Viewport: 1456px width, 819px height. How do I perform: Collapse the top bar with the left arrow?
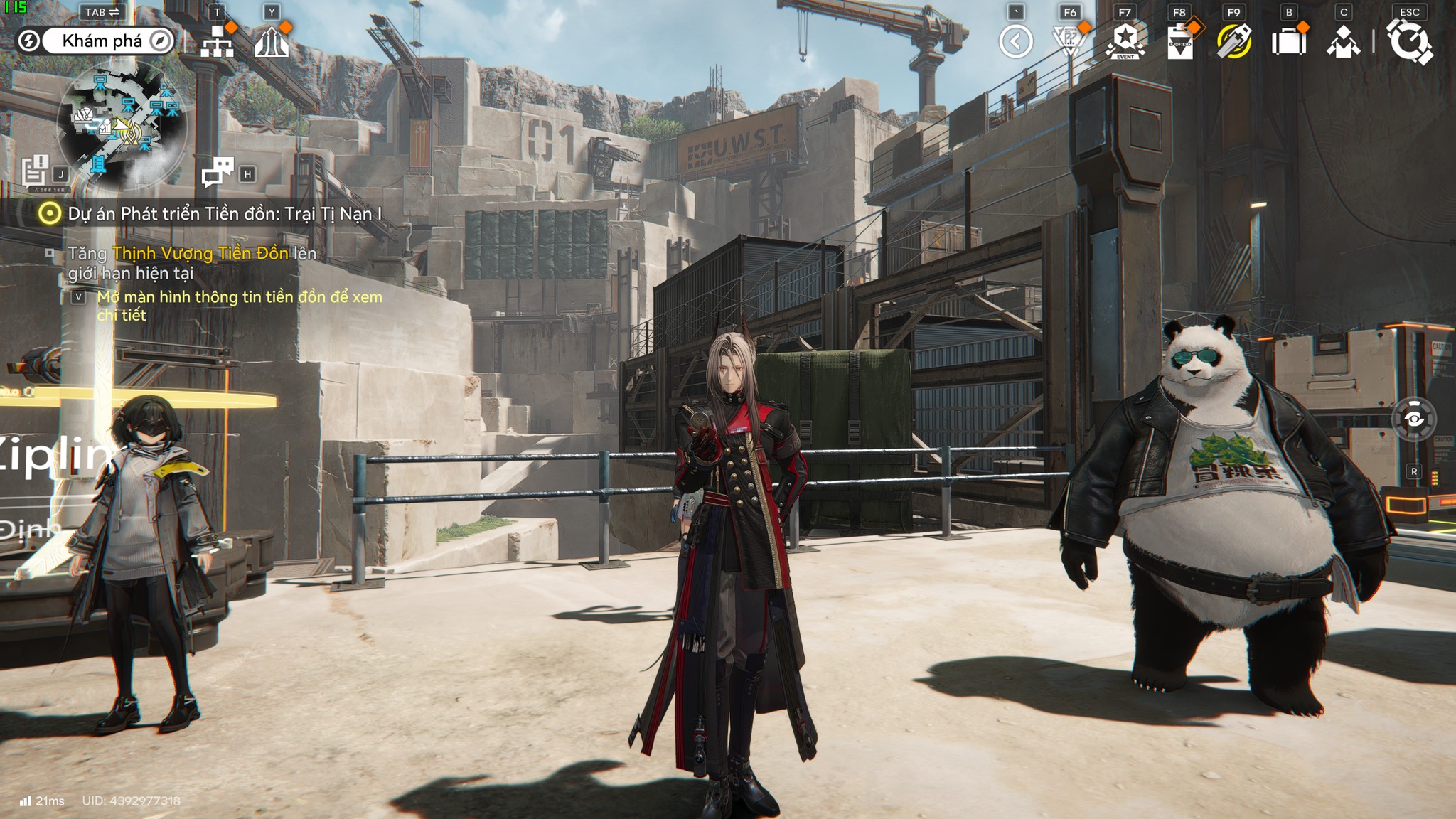pyautogui.click(x=1015, y=41)
